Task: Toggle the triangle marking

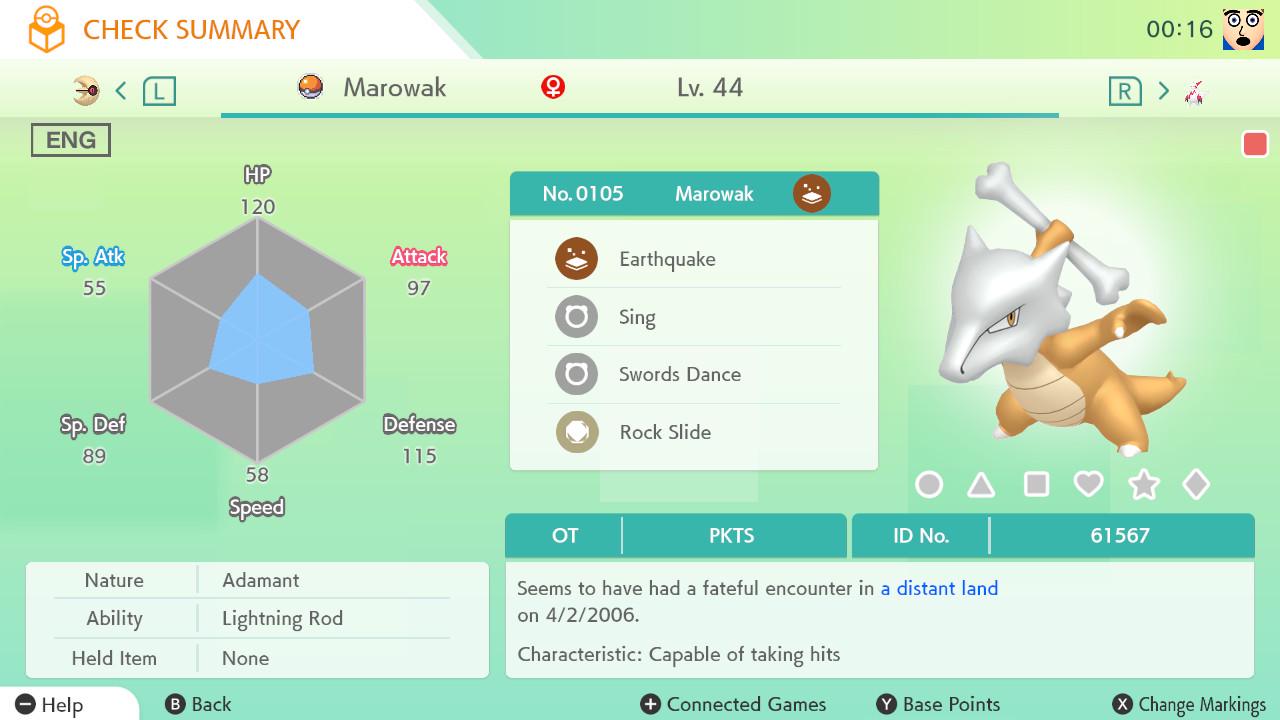Action: click(981, 485)
